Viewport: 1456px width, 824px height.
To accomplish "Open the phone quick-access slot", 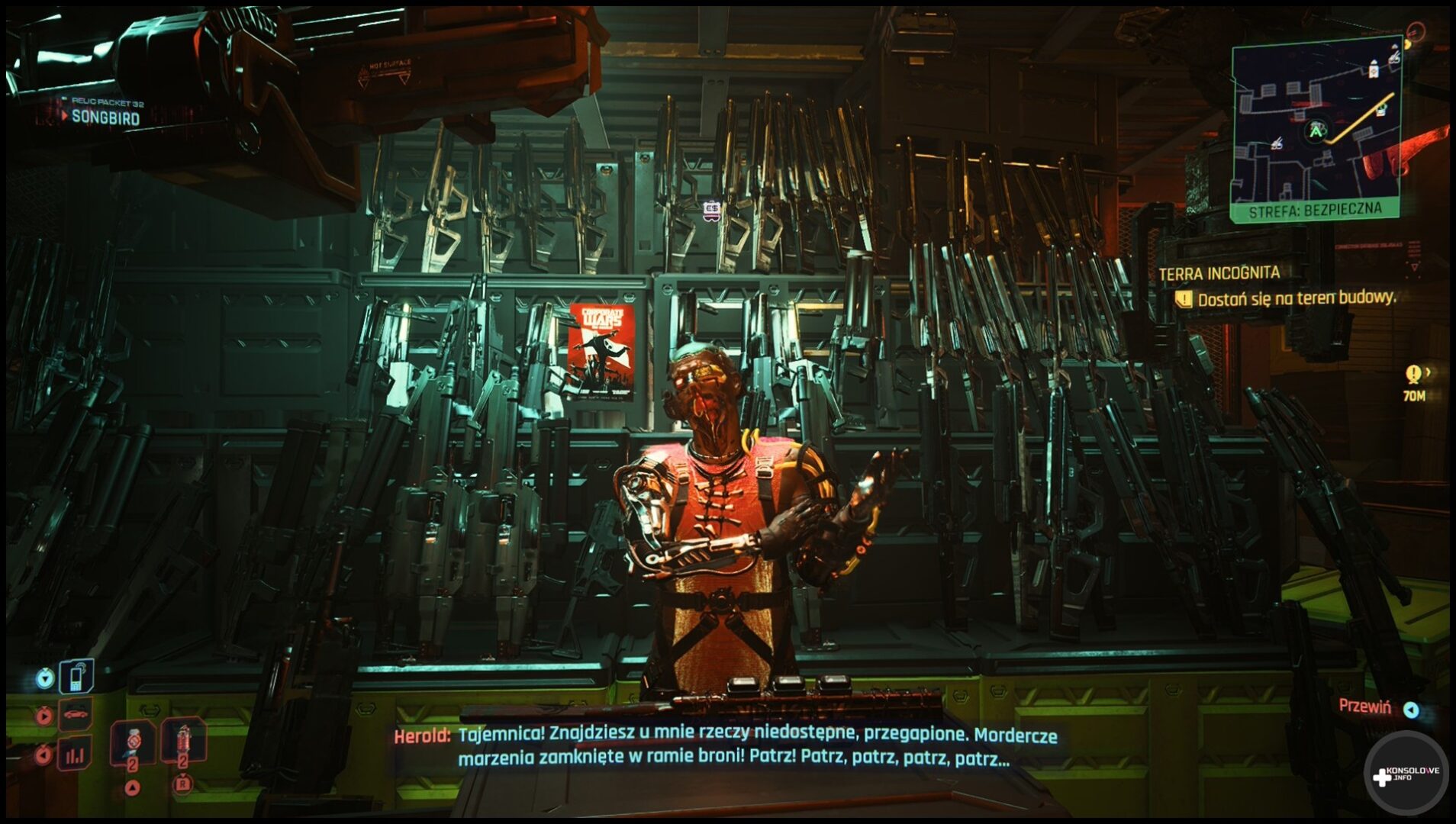I will (76, 676).
